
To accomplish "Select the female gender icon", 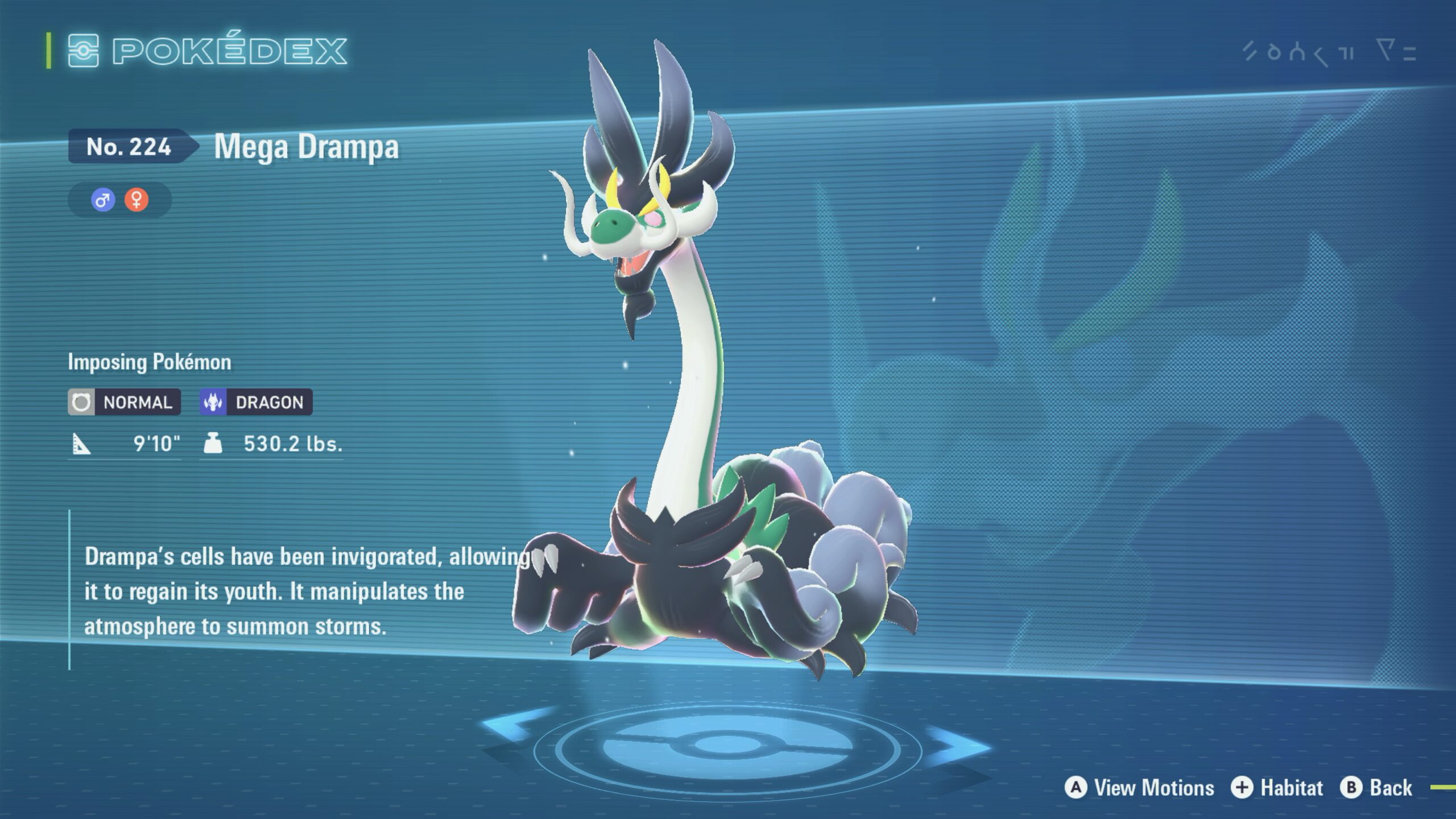I will (x=136, y=200).
